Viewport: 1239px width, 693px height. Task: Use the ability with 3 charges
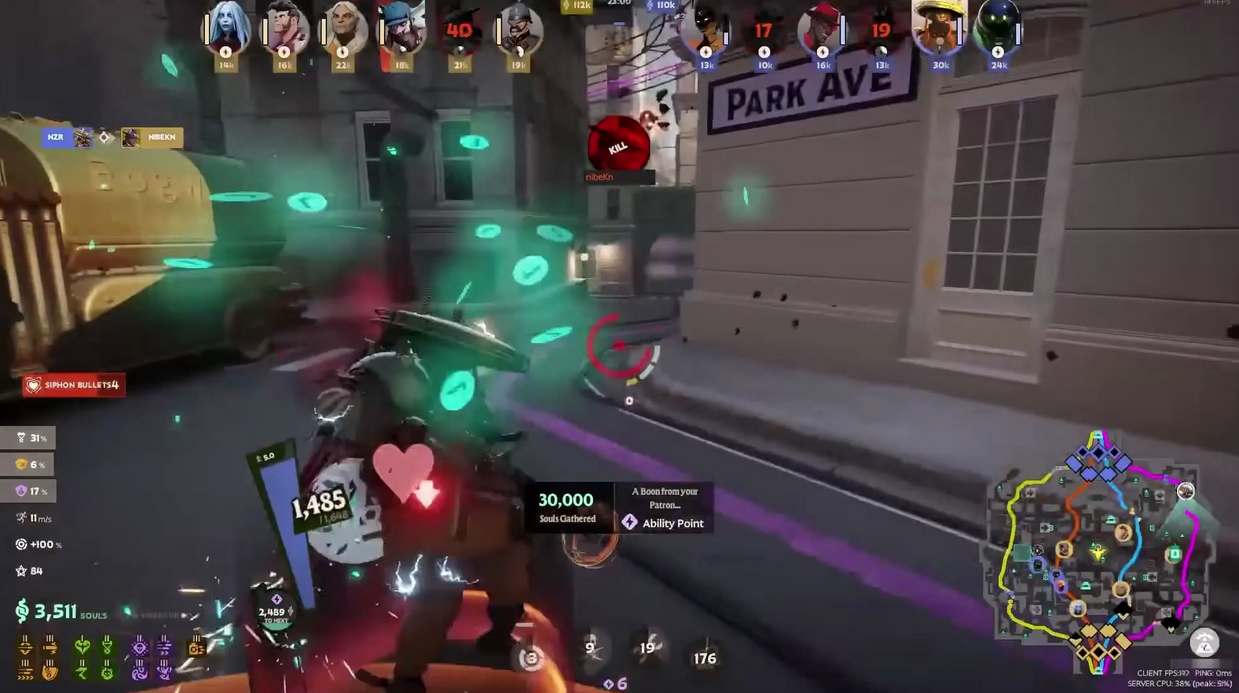(532, 657)
